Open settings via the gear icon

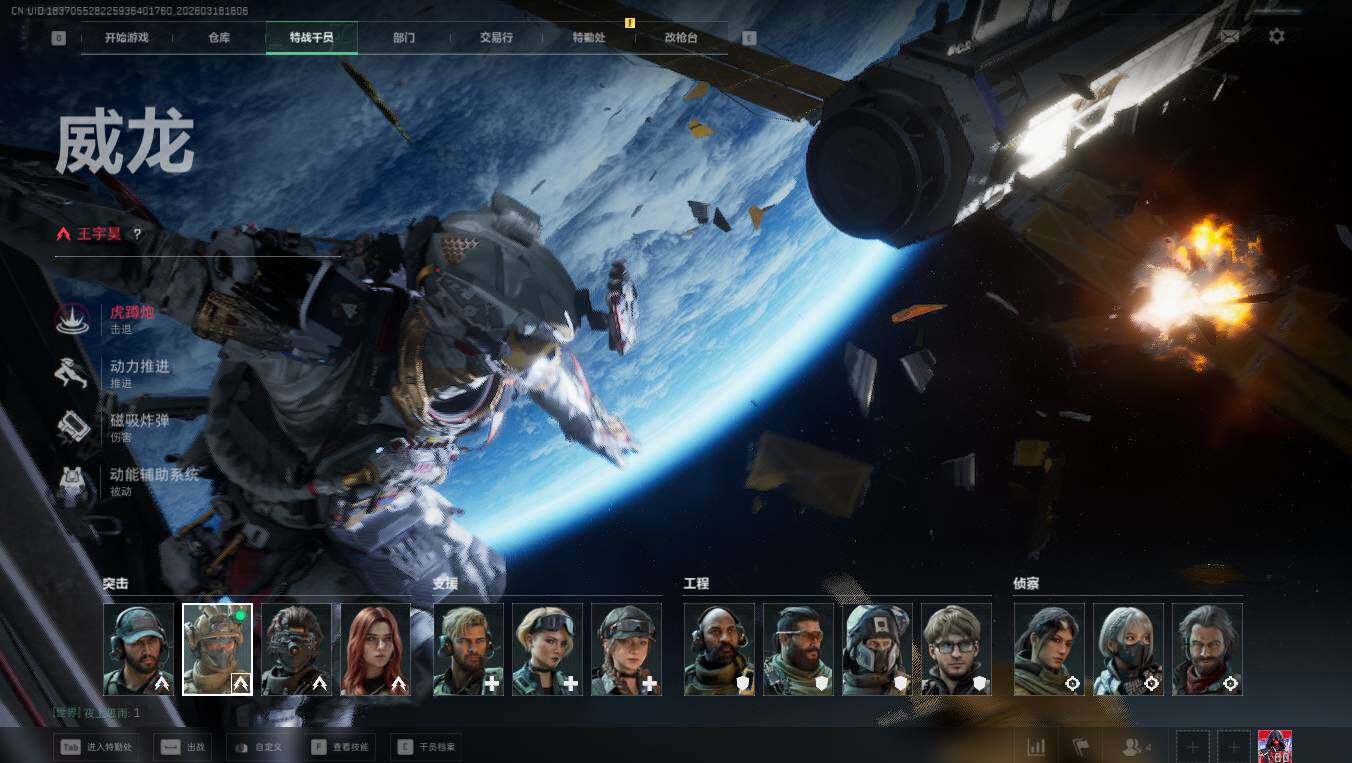coord(1276,36)
